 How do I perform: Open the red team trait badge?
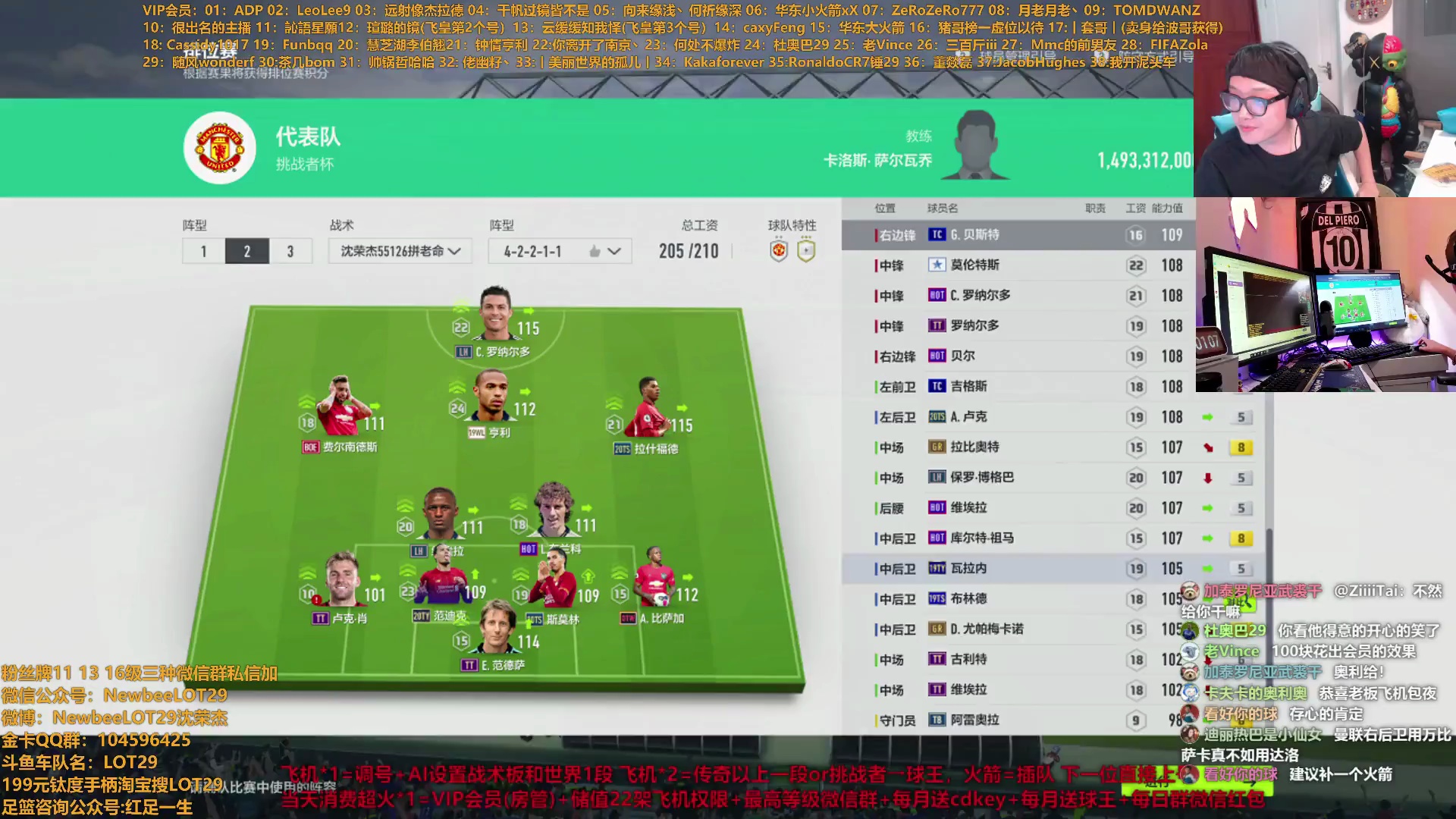(779, 251)
